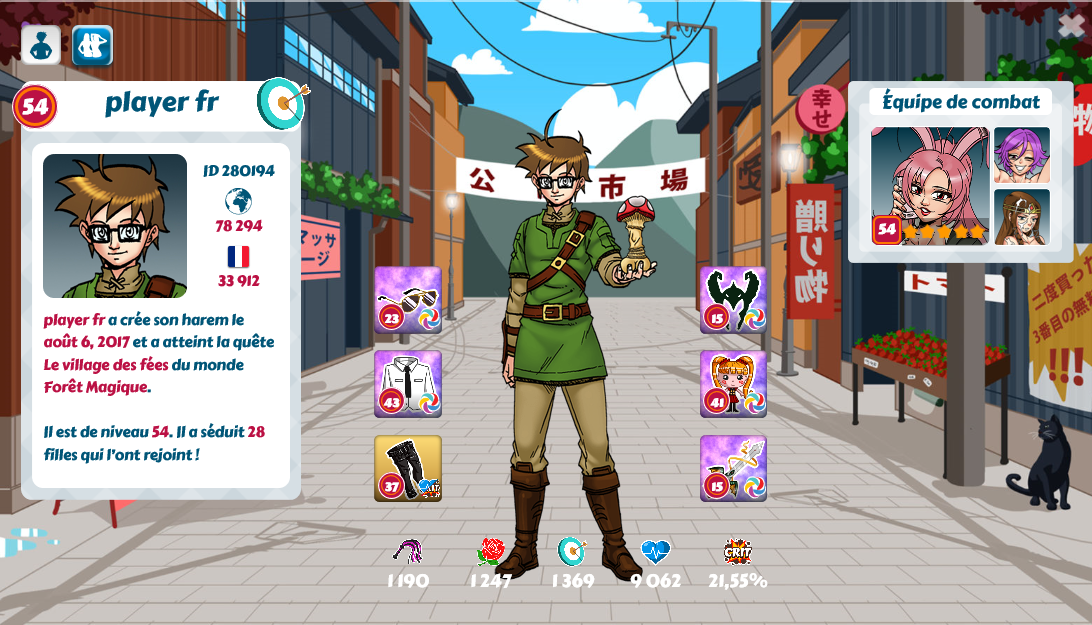Select the black pants equipment slot
Viewport: 1092px width, 625px height.
tap(408, 468)
